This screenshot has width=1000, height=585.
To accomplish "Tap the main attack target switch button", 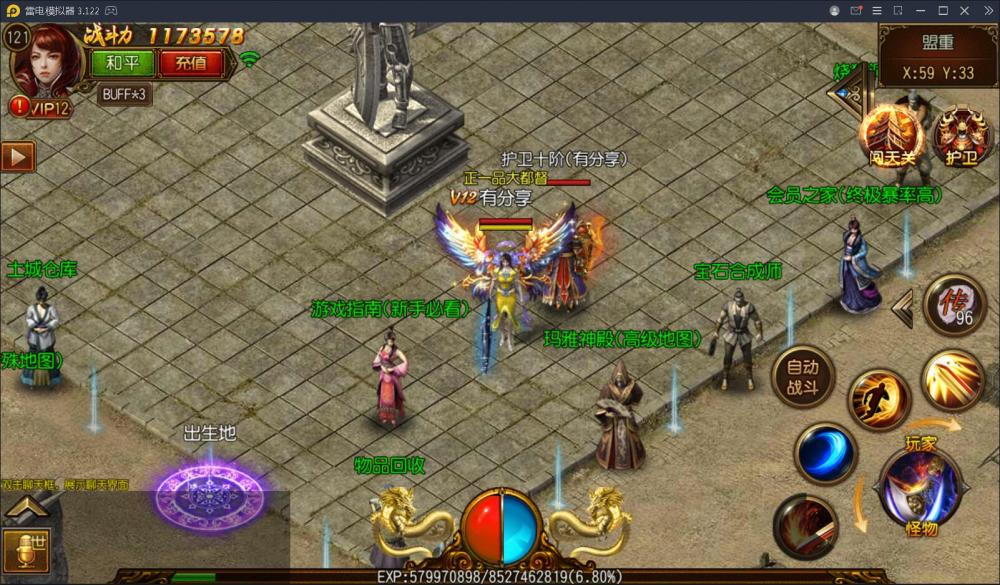I will click(919, 487).
